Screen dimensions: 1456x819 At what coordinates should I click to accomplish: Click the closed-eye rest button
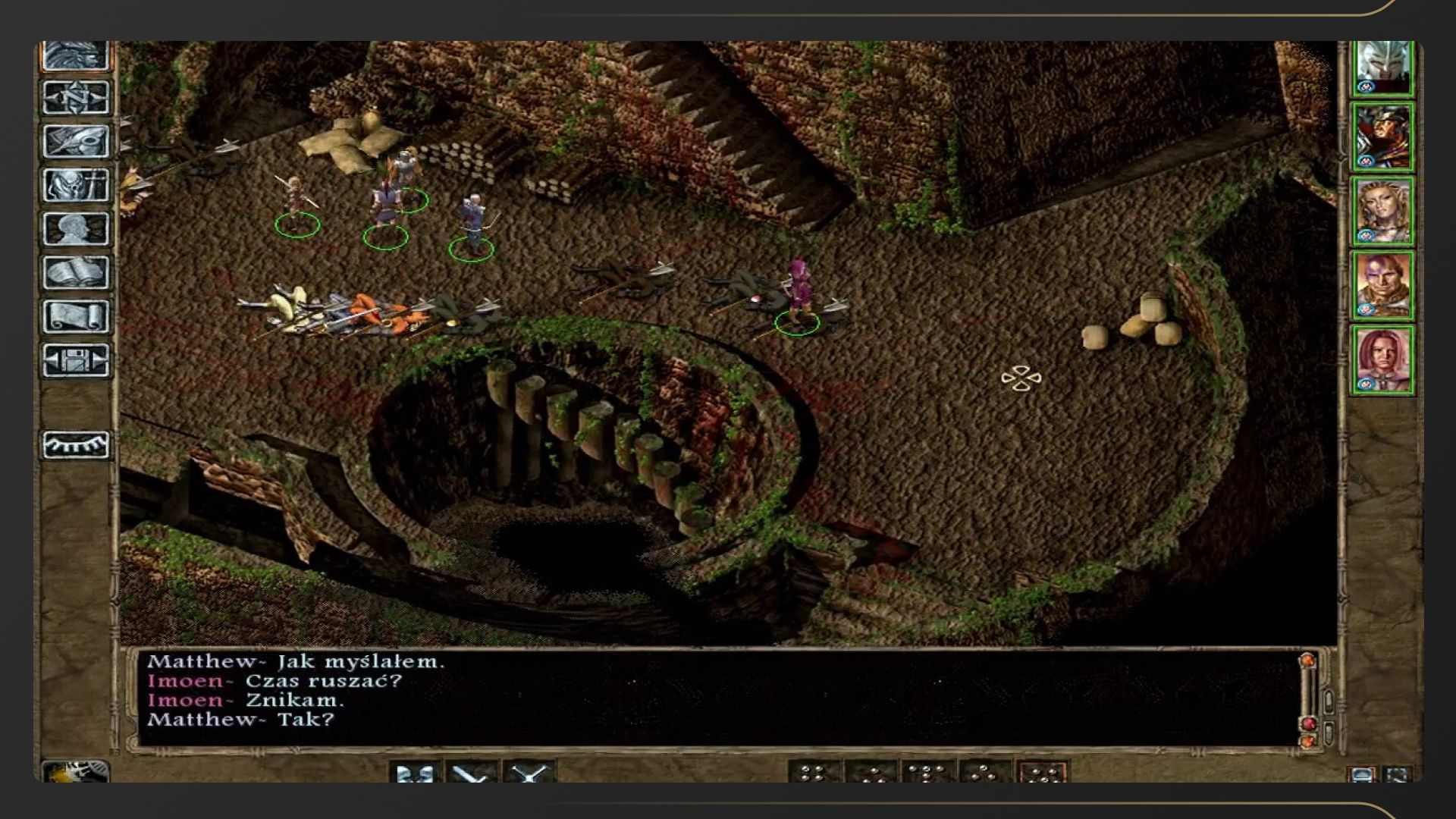[76, 445]
